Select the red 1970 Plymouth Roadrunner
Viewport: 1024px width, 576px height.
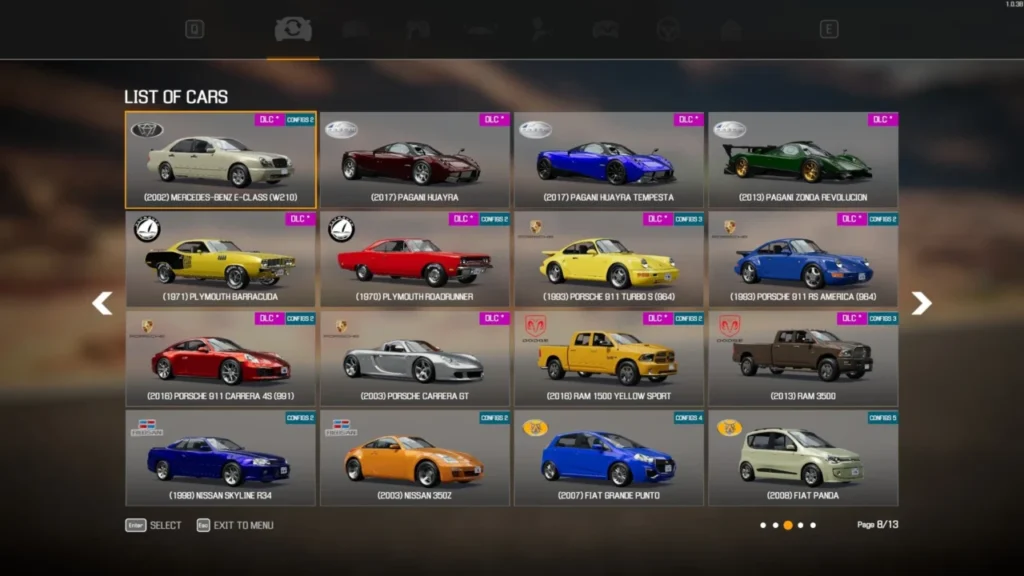415,259
